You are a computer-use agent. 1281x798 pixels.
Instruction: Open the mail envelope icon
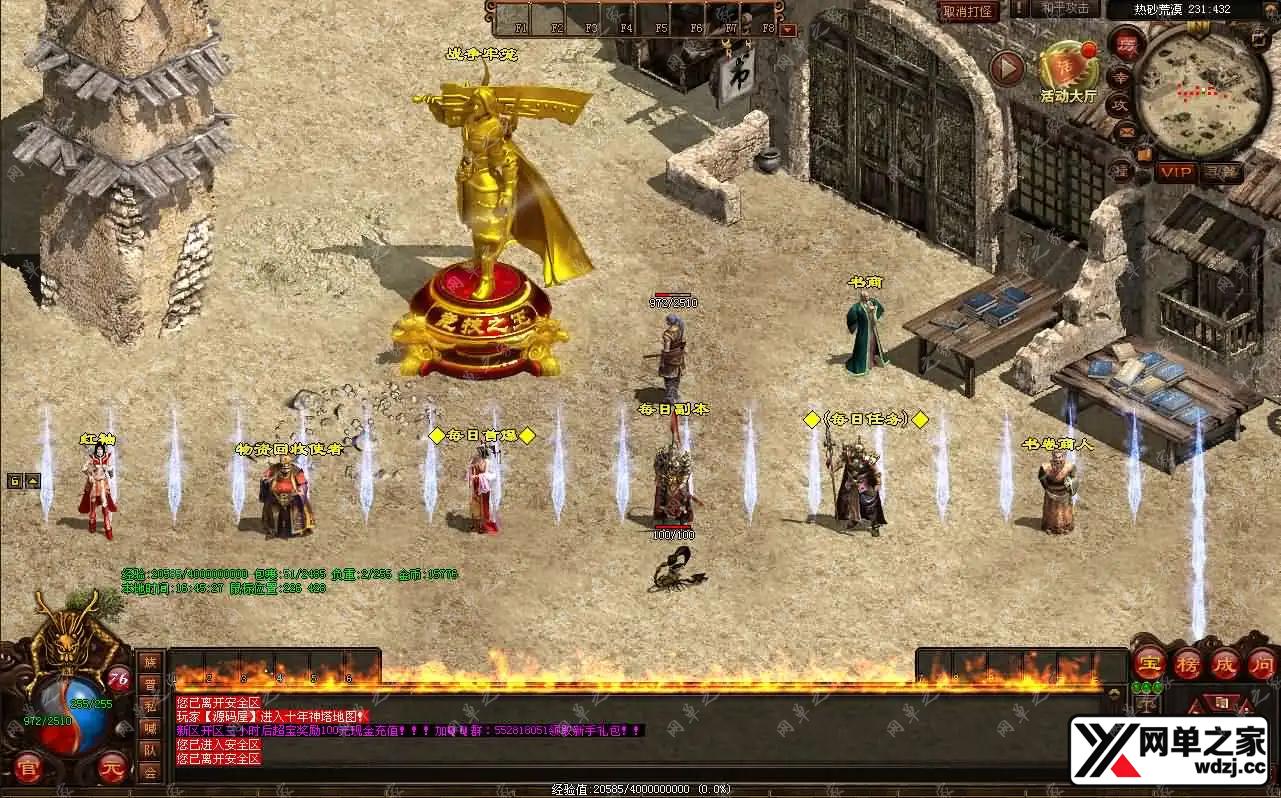(1127, 131)
